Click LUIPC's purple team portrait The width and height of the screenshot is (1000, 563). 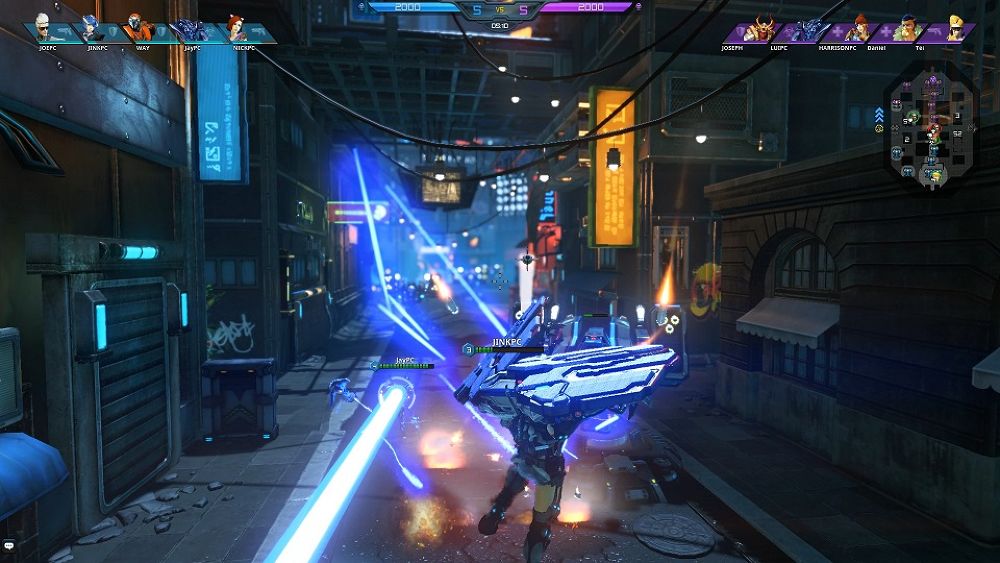click(x=811, y=28)
